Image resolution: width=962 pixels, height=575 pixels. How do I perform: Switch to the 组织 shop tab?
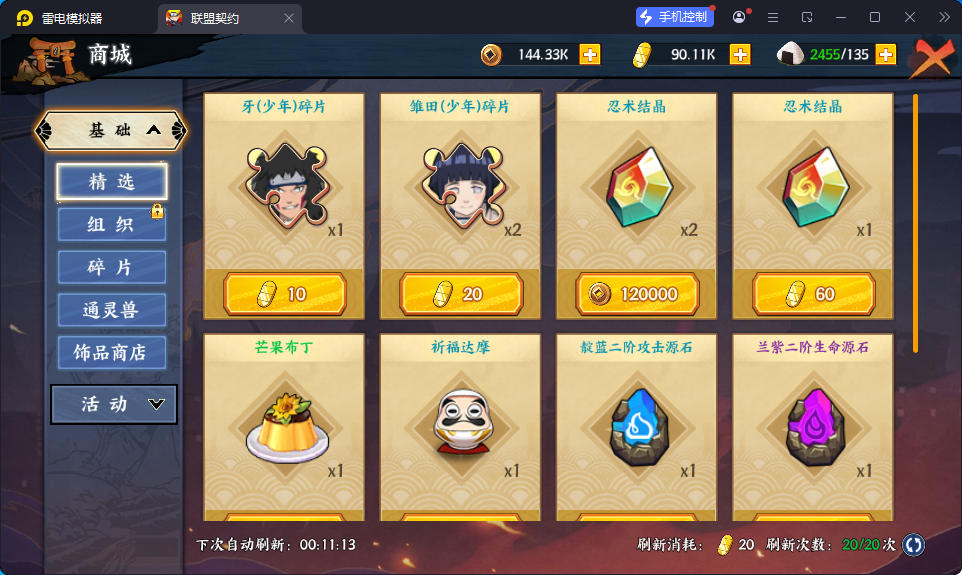coord(111,225)
